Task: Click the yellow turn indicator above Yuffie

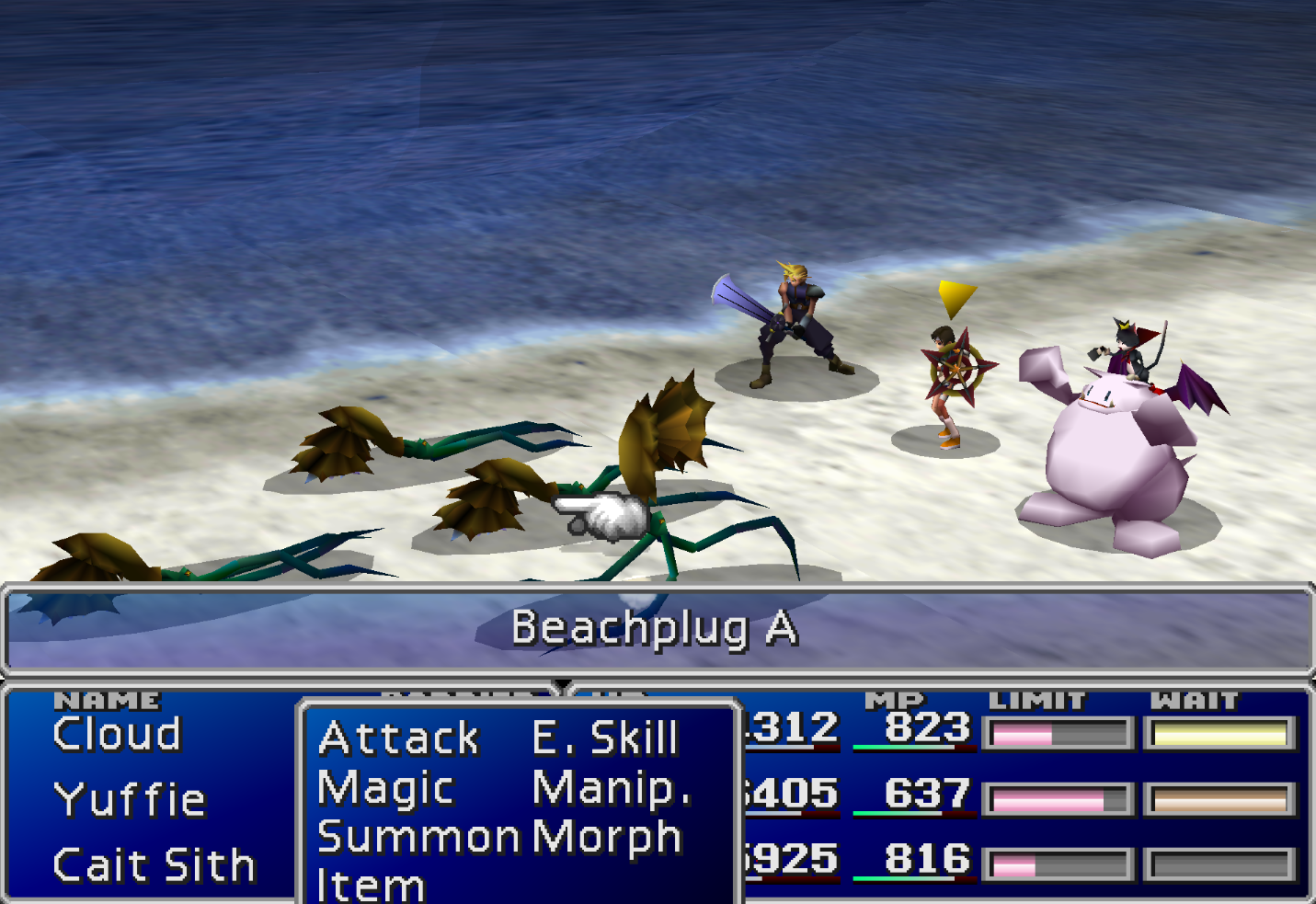Action: [957, 296]
